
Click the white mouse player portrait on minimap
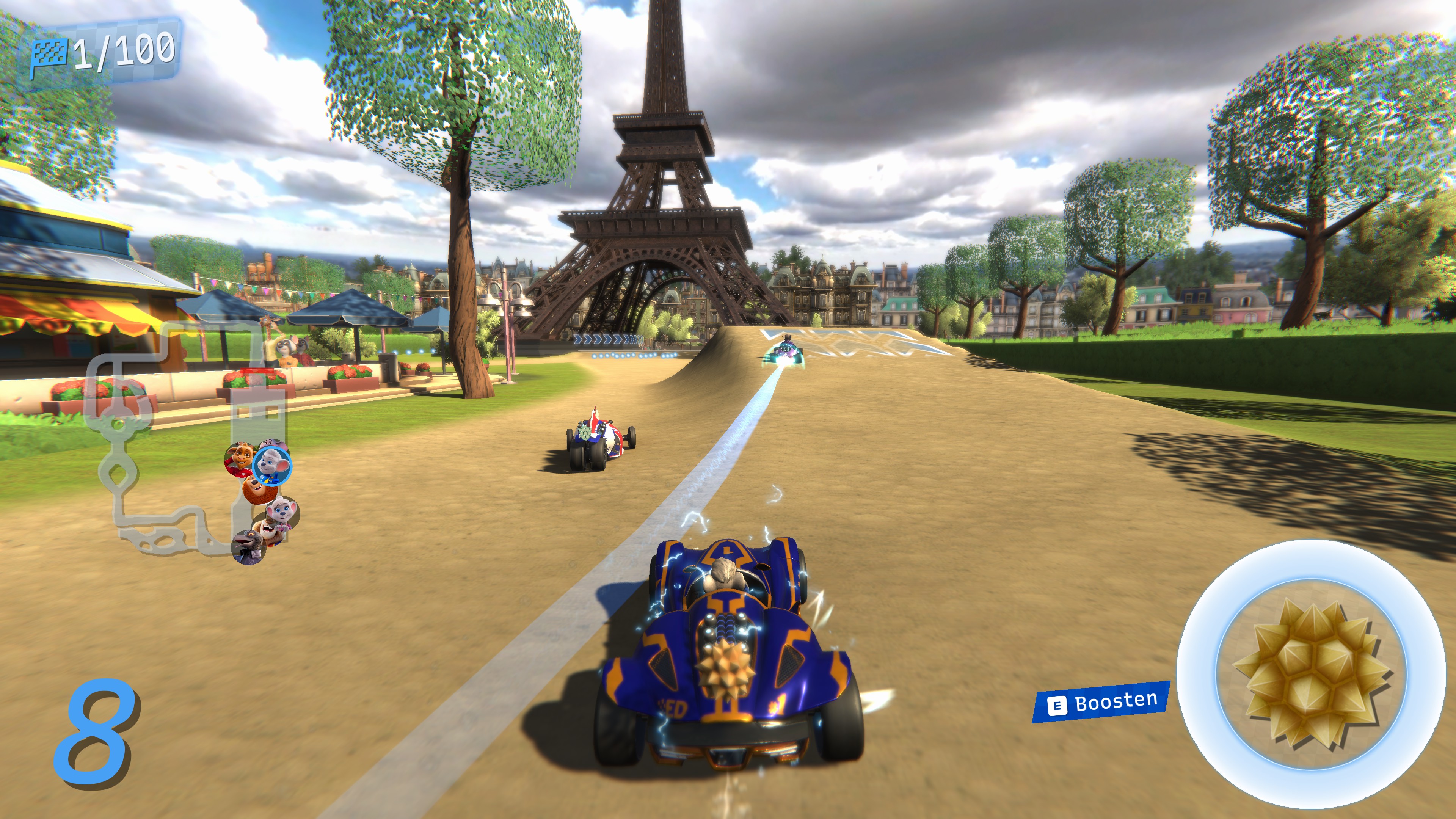click(x=271, y=466)
